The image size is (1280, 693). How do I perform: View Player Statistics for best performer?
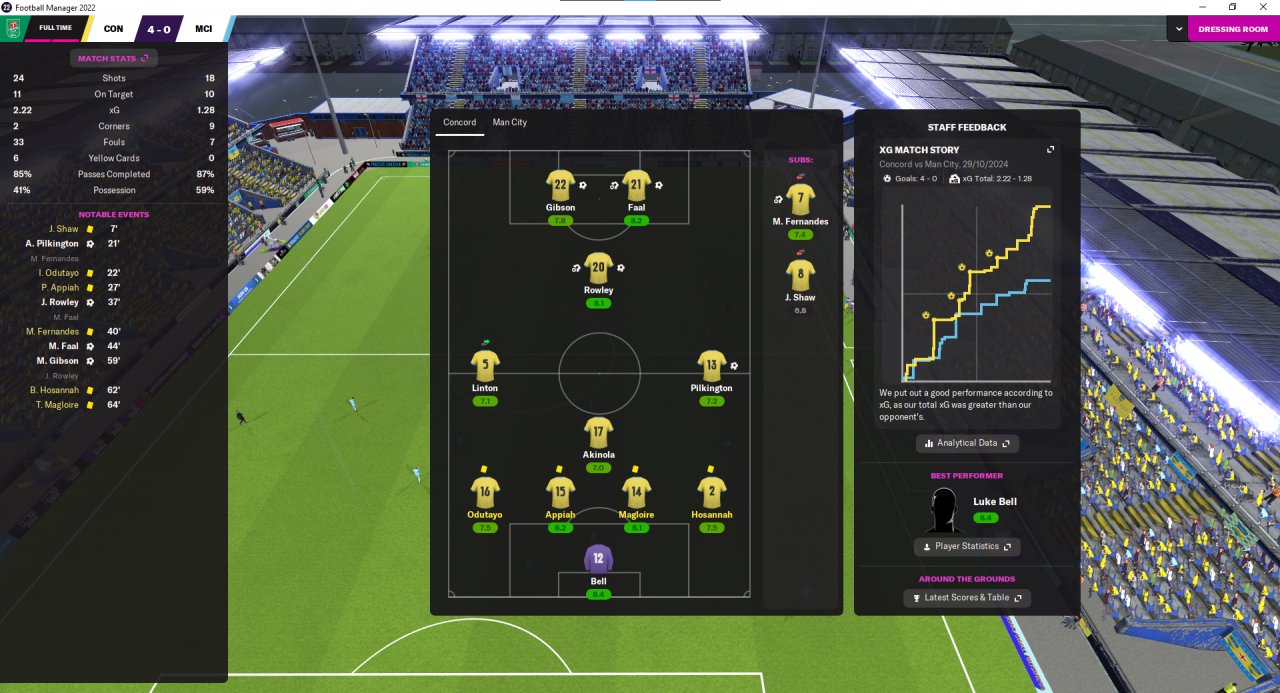click(967, 547)
